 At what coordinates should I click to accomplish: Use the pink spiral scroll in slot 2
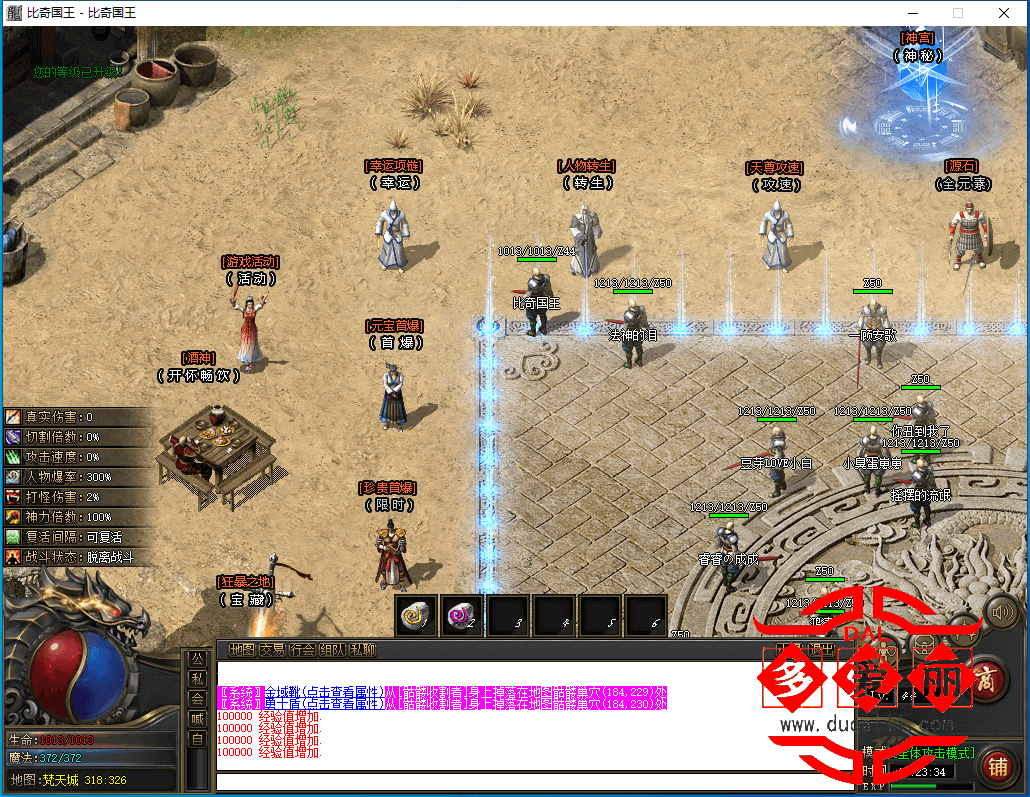[x=463, y=615]
